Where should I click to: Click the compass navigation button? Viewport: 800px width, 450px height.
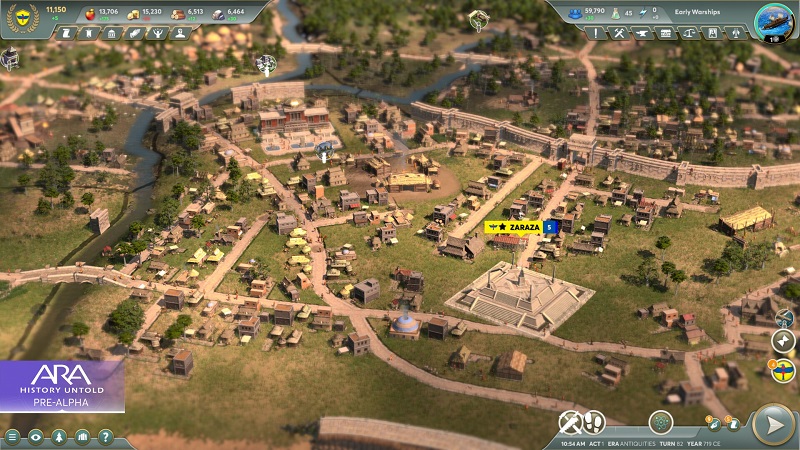pos(783,341)
